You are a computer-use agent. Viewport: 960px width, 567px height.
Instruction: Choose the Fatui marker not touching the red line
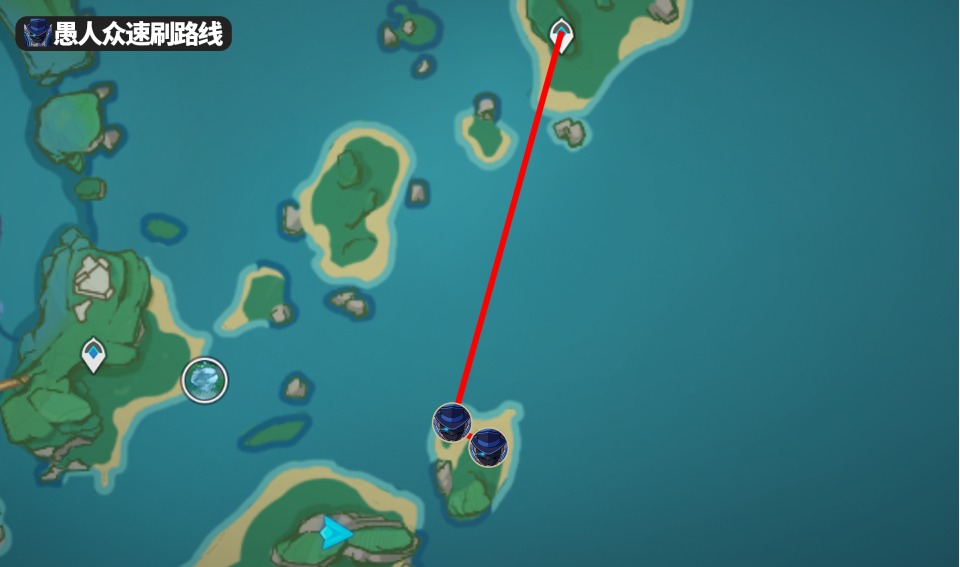[x=488, y=447]
